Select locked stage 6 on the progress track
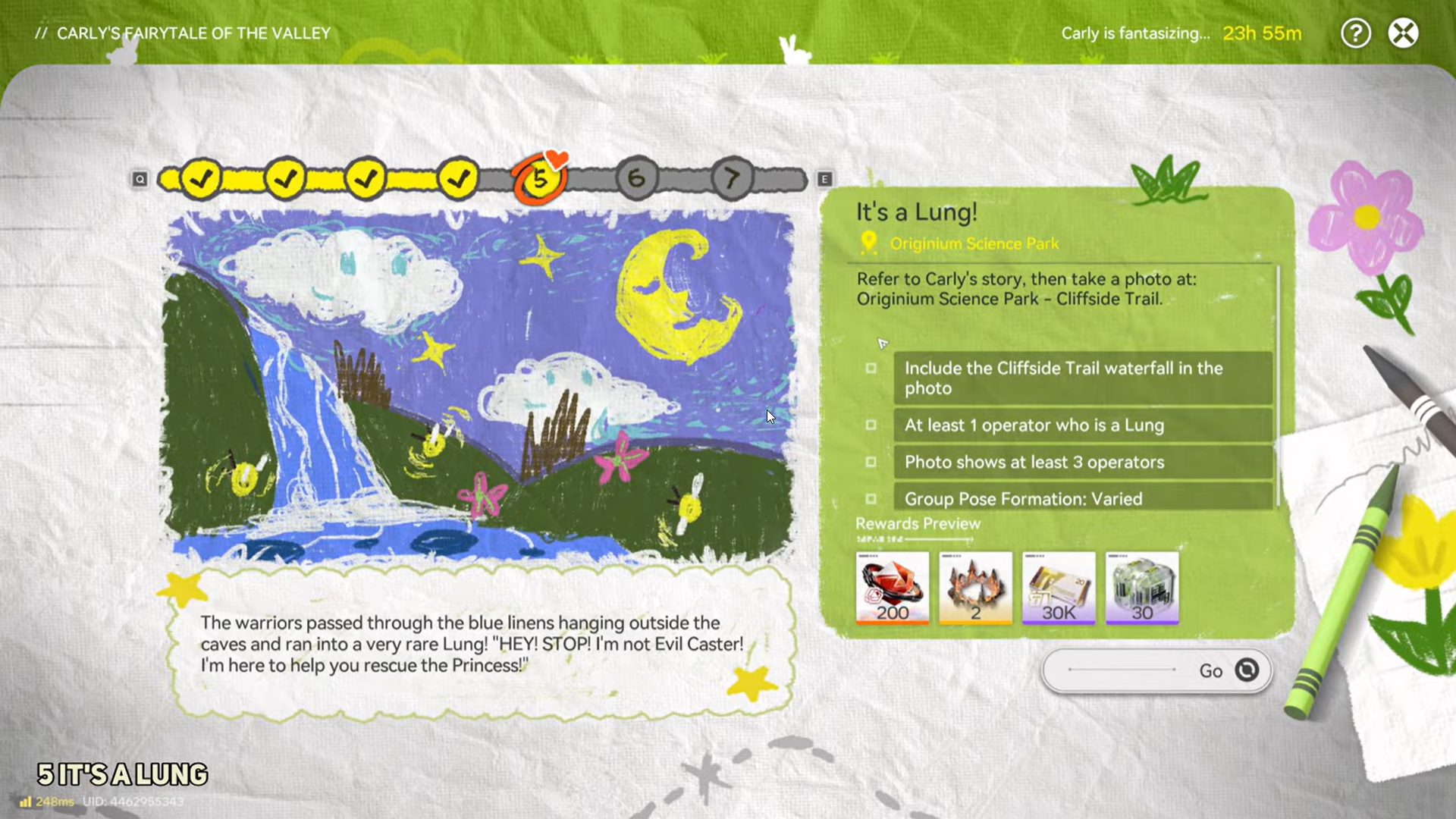 tap(636, 179)
